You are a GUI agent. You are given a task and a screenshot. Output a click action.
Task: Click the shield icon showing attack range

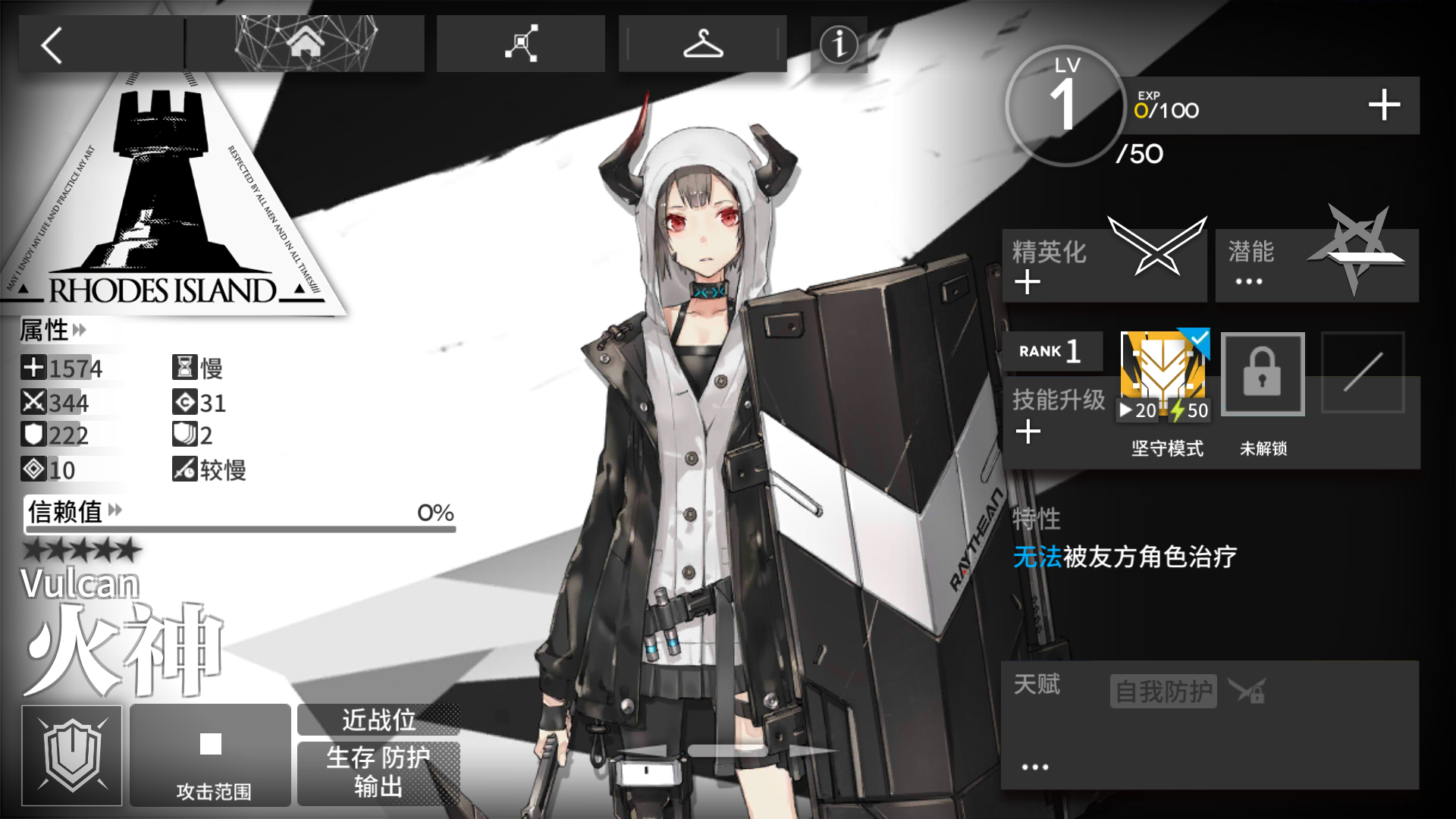[72, 755]
